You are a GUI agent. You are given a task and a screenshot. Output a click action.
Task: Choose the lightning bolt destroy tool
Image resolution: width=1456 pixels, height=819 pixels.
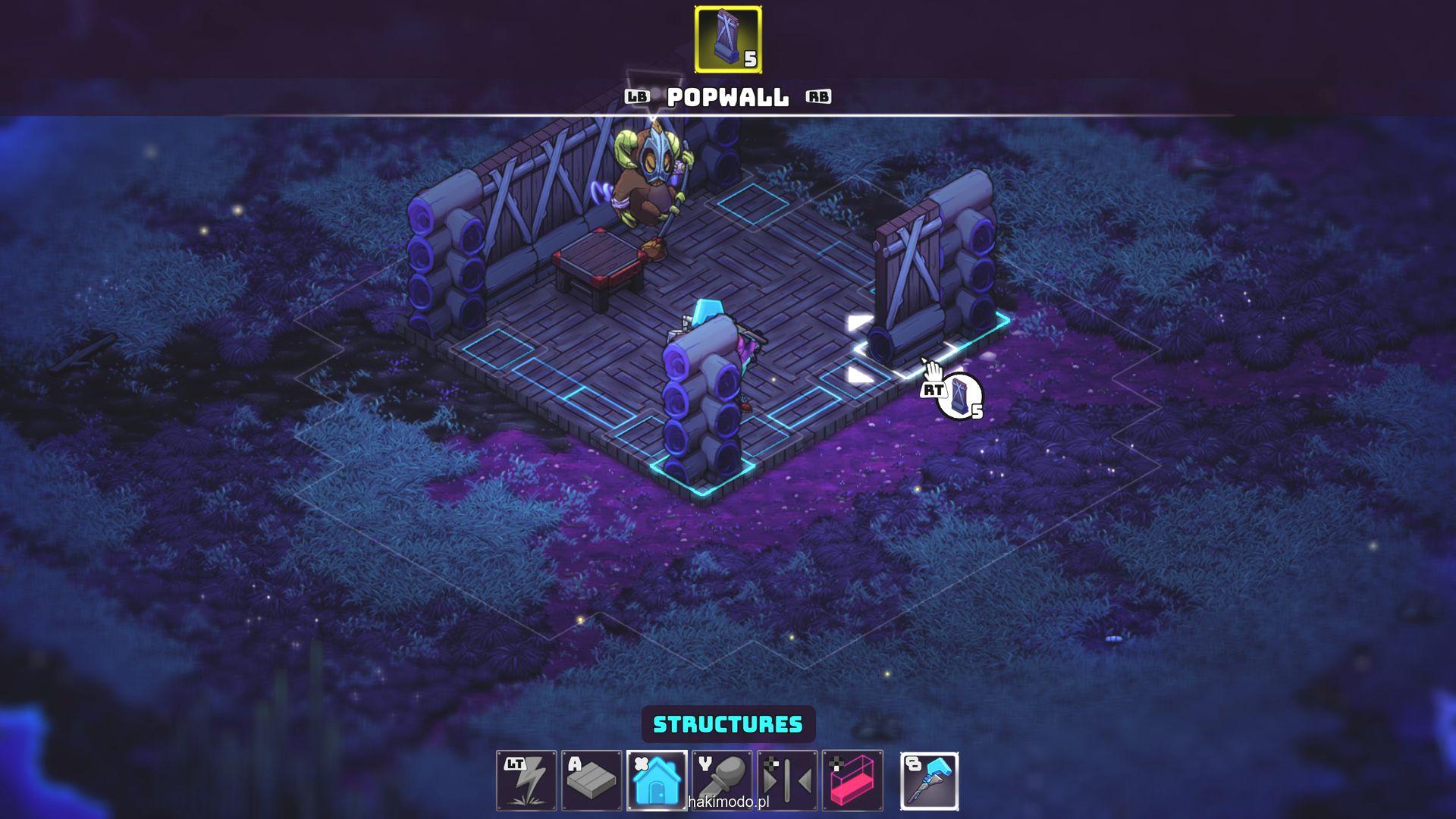526,780
